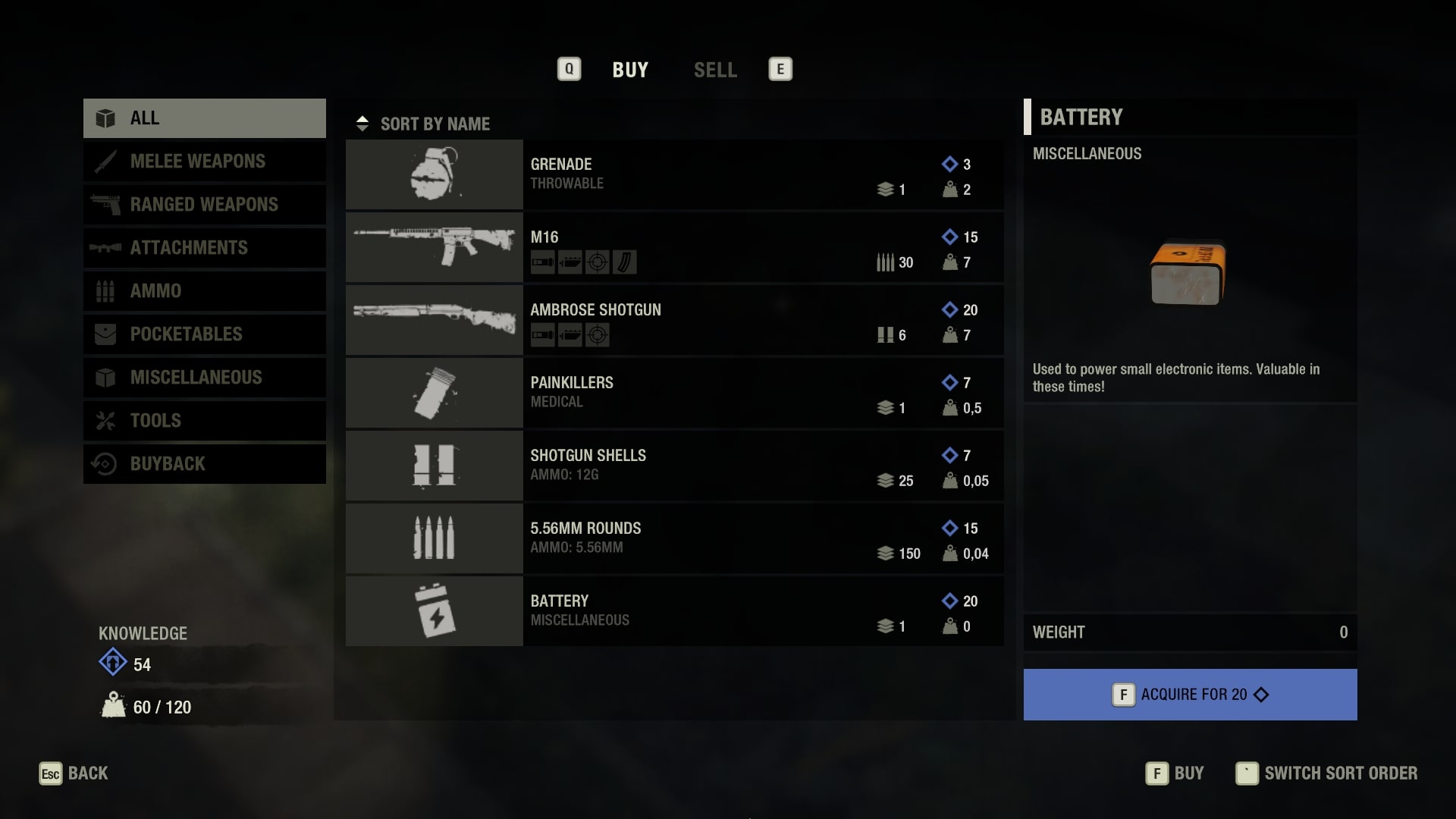Image resolution: width=1456 pixels, height=819 pixels.
Task: Select the Grenade listing
Action: tap(673, 174)
